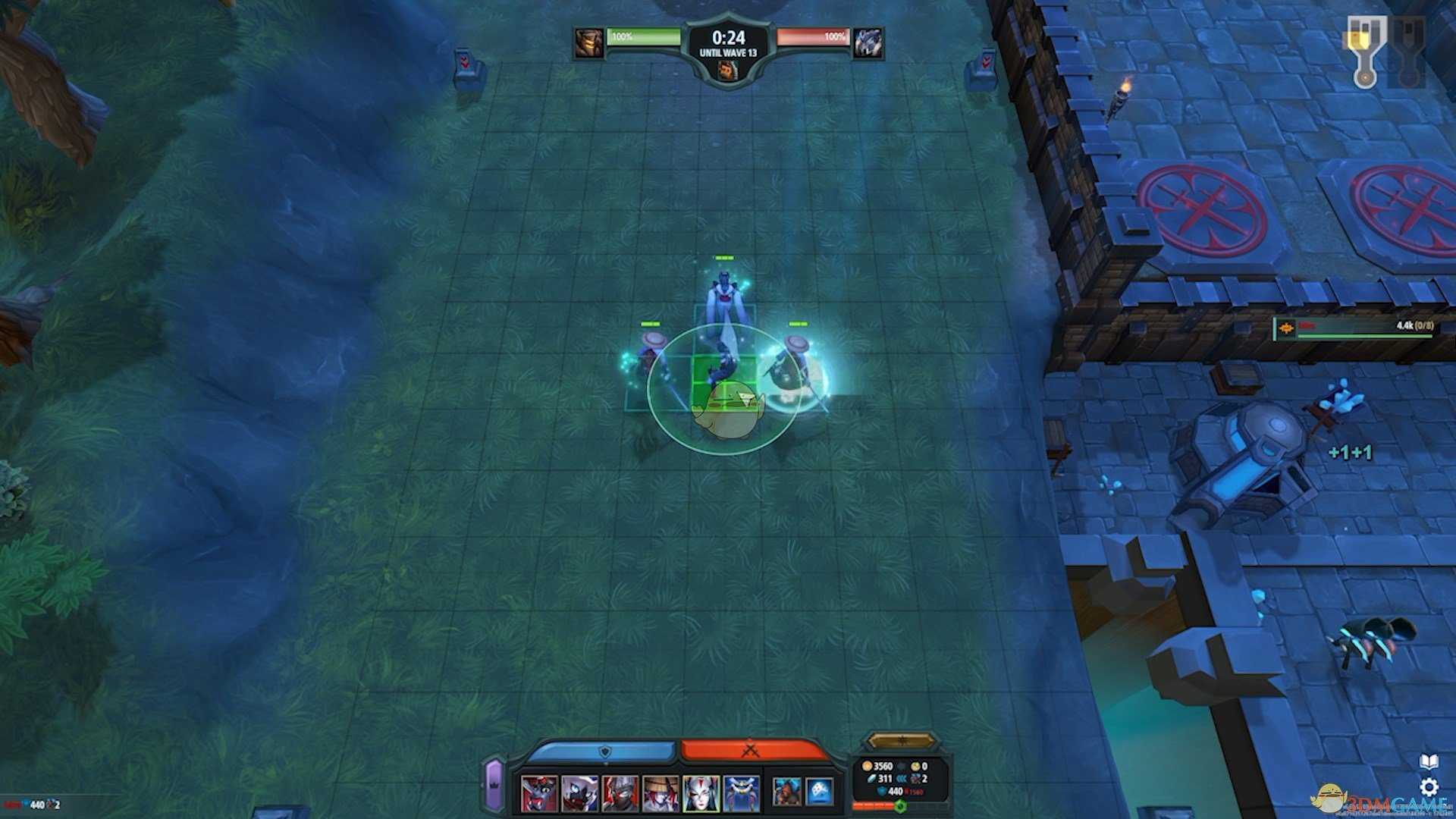1456x819 pixels.
Task: Click the purple crown button beside the unit bar
Action: pyautogui.click(x=494, y=784)
